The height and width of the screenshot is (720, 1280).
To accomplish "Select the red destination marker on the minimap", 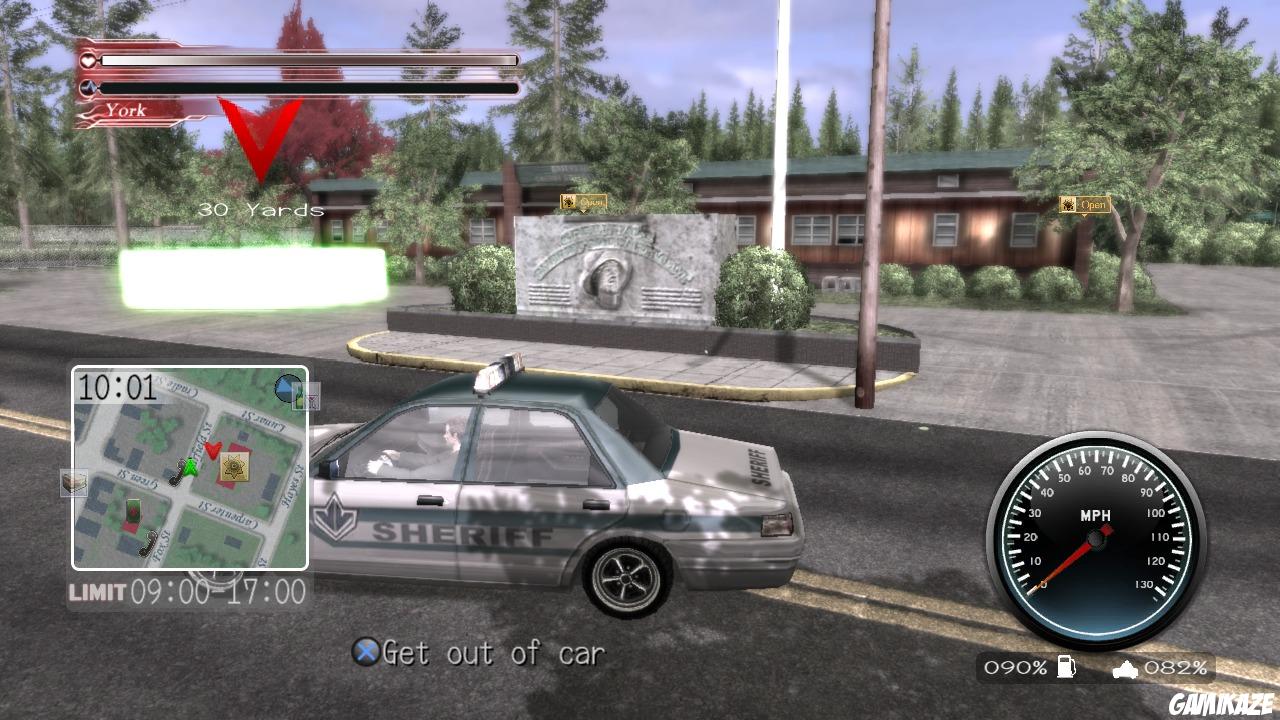I will pos(212,452).
